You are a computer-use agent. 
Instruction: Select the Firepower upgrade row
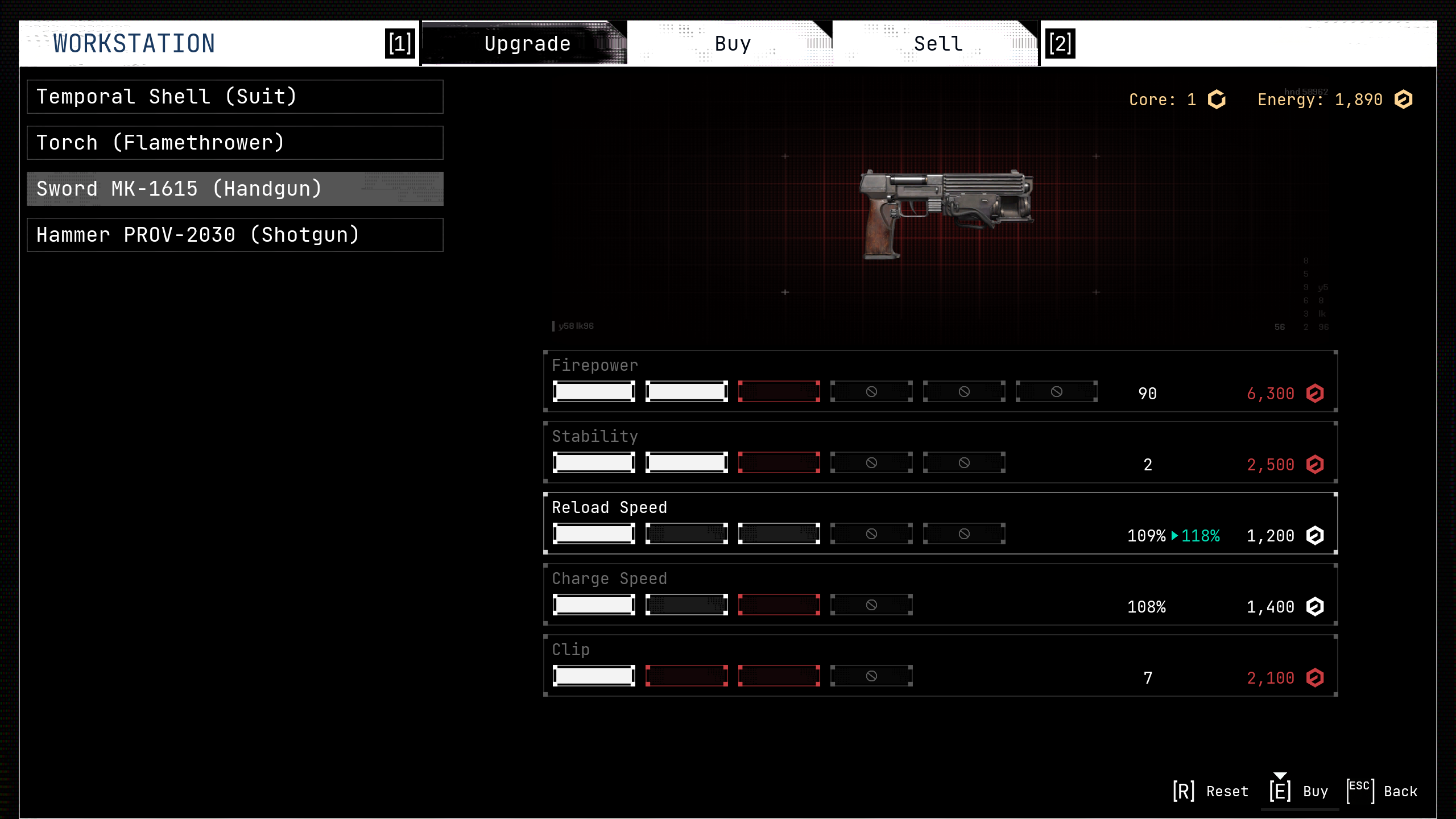coord(940,381)
